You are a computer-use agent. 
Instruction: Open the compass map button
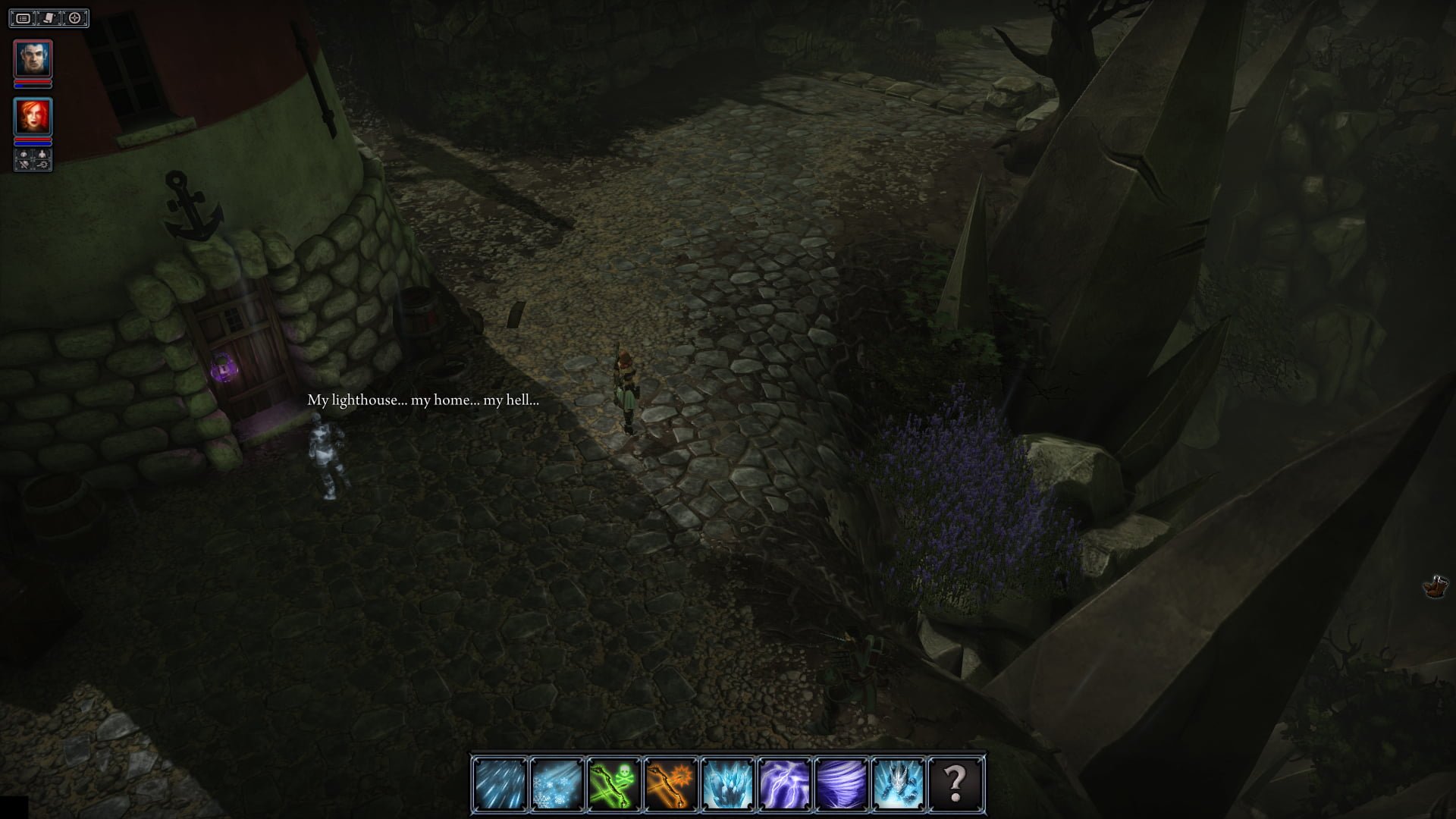(74, 18)
